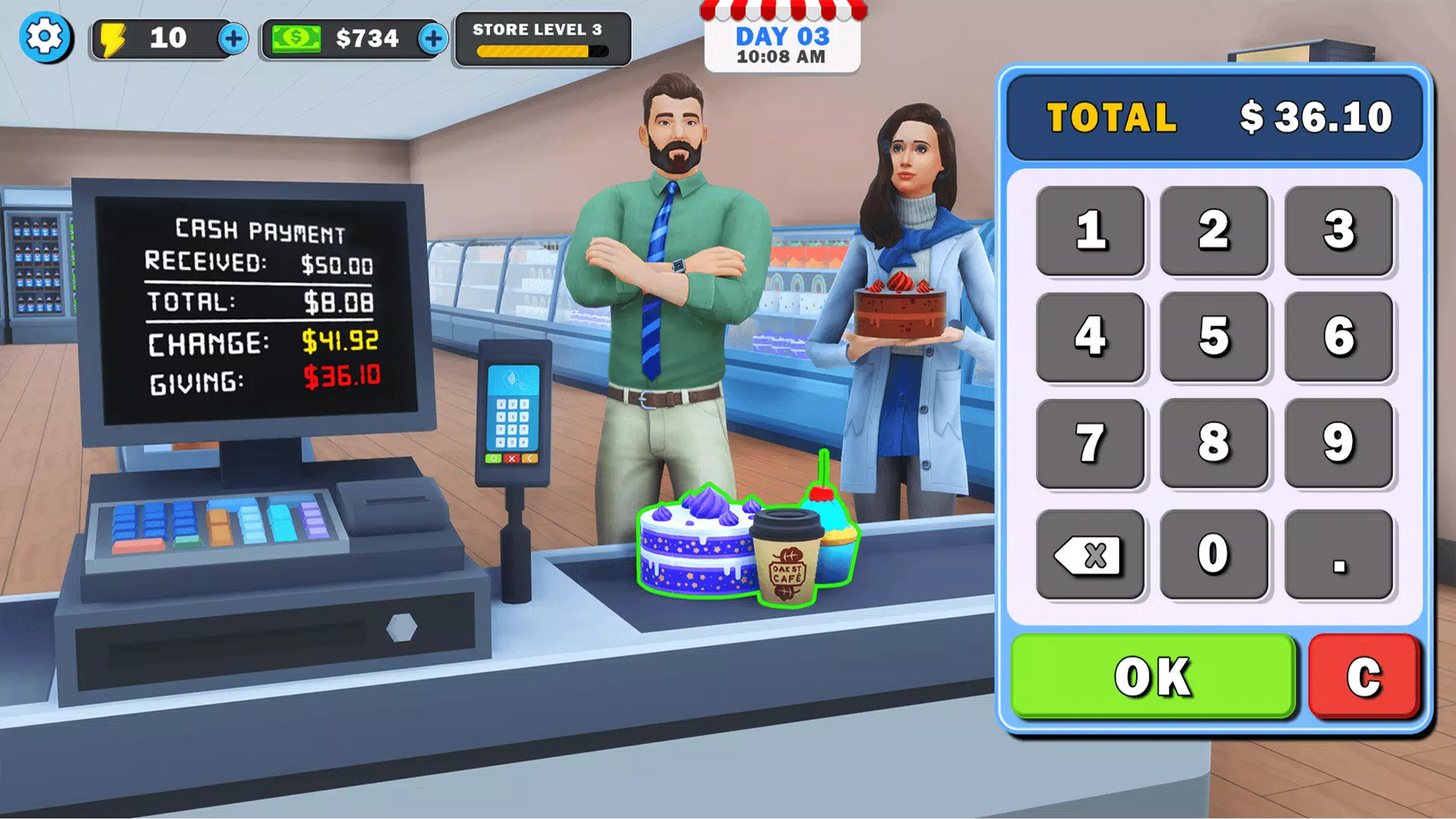This screenshot has width=1456, height=819.
Task: Add money with the plus next to $734
Action: pos(433,38)
